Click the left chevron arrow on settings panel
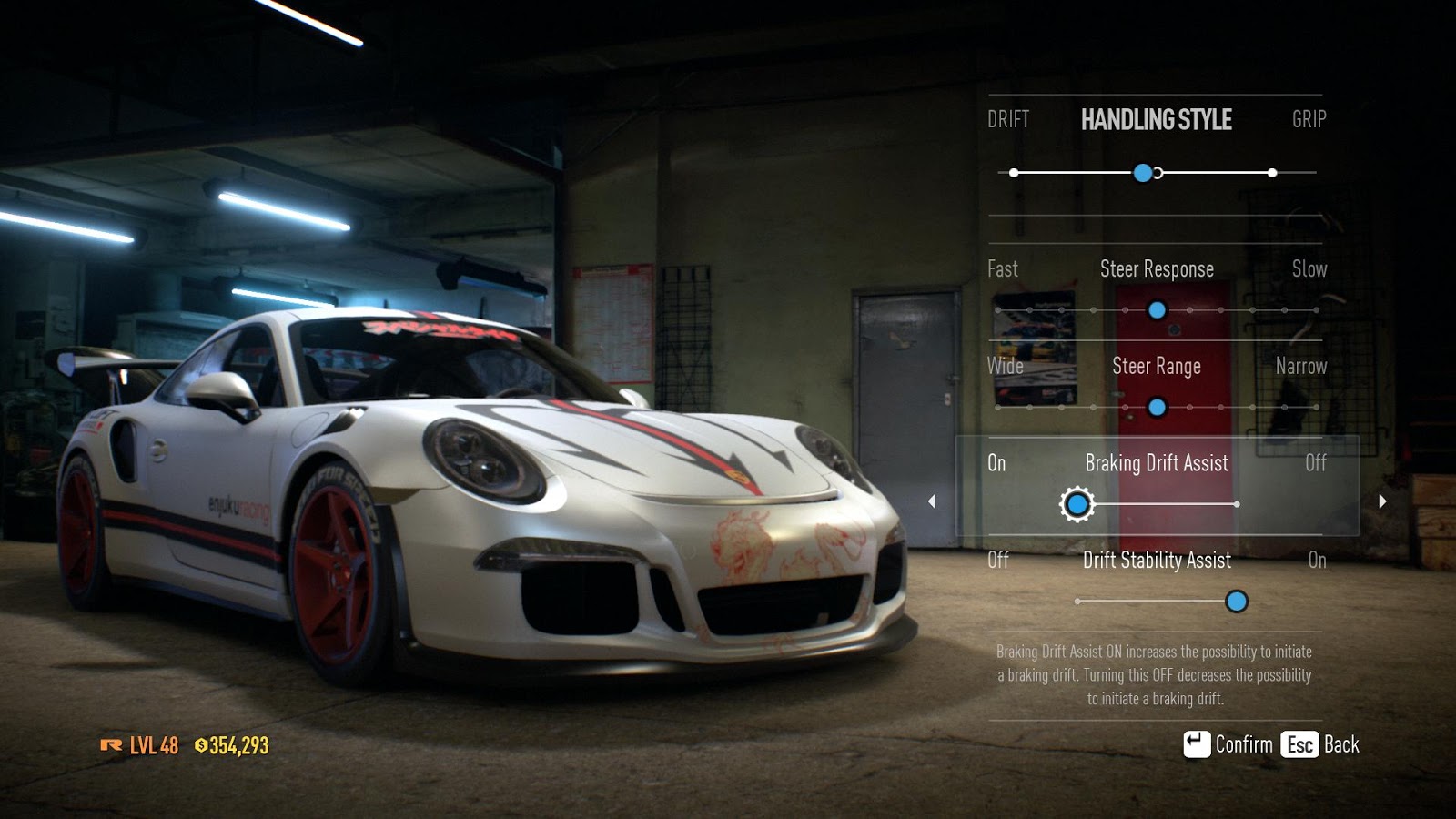Screen dimensions: 1456x819 tap(933, 500)
